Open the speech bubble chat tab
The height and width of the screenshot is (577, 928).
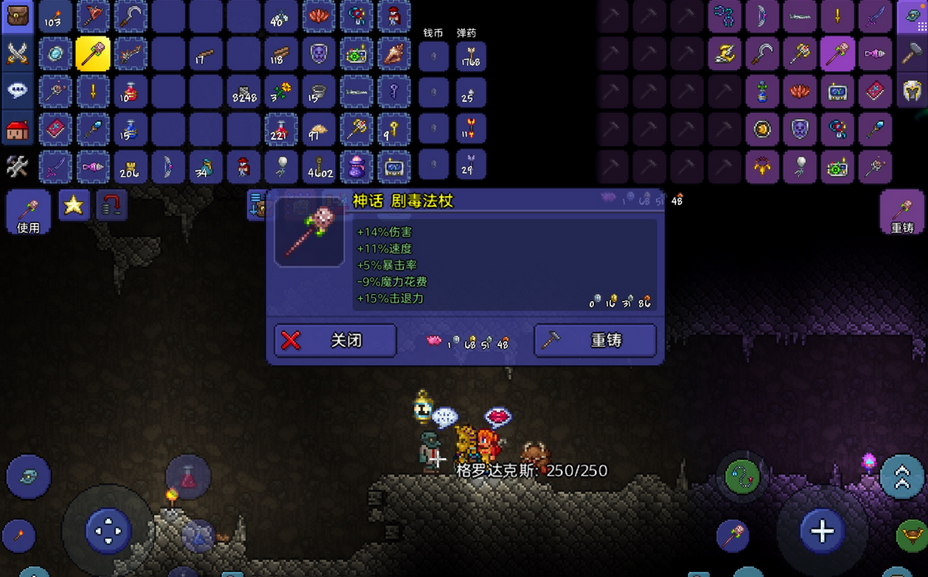click(18, 90)
